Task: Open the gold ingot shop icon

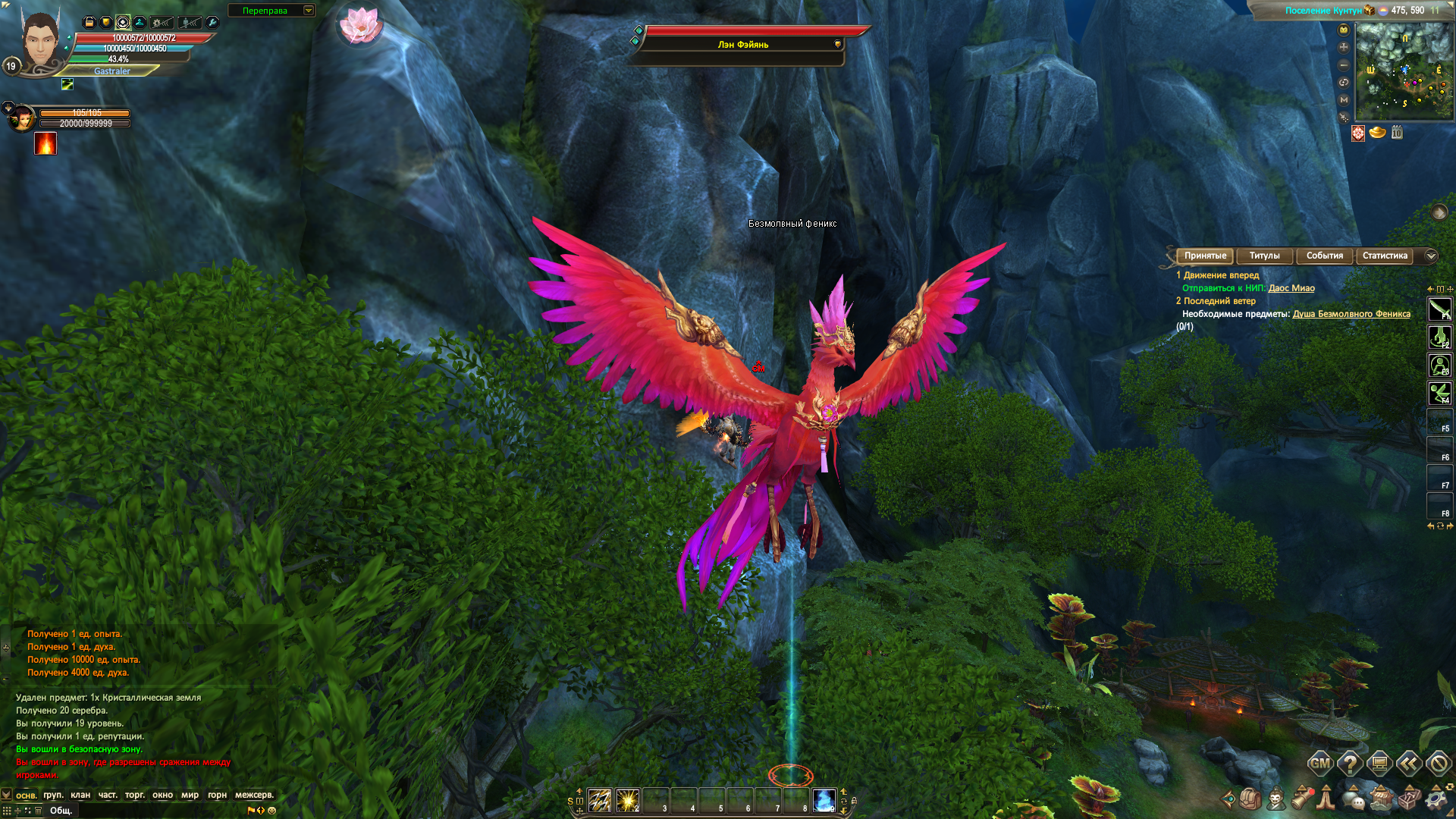Action: tap(1378, 133)
